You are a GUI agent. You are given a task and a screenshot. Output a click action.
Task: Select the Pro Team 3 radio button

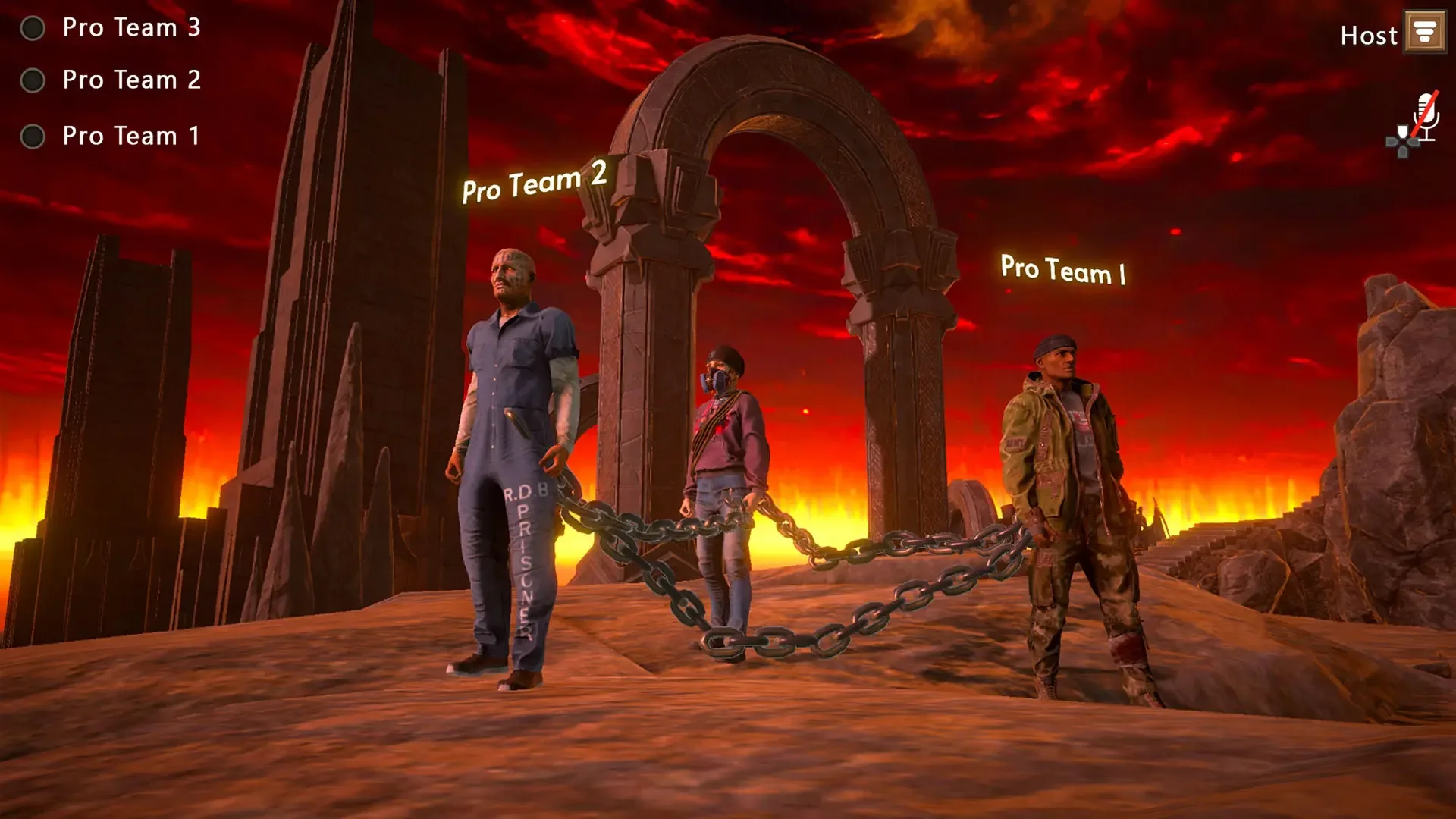click(x=32, y=28)
